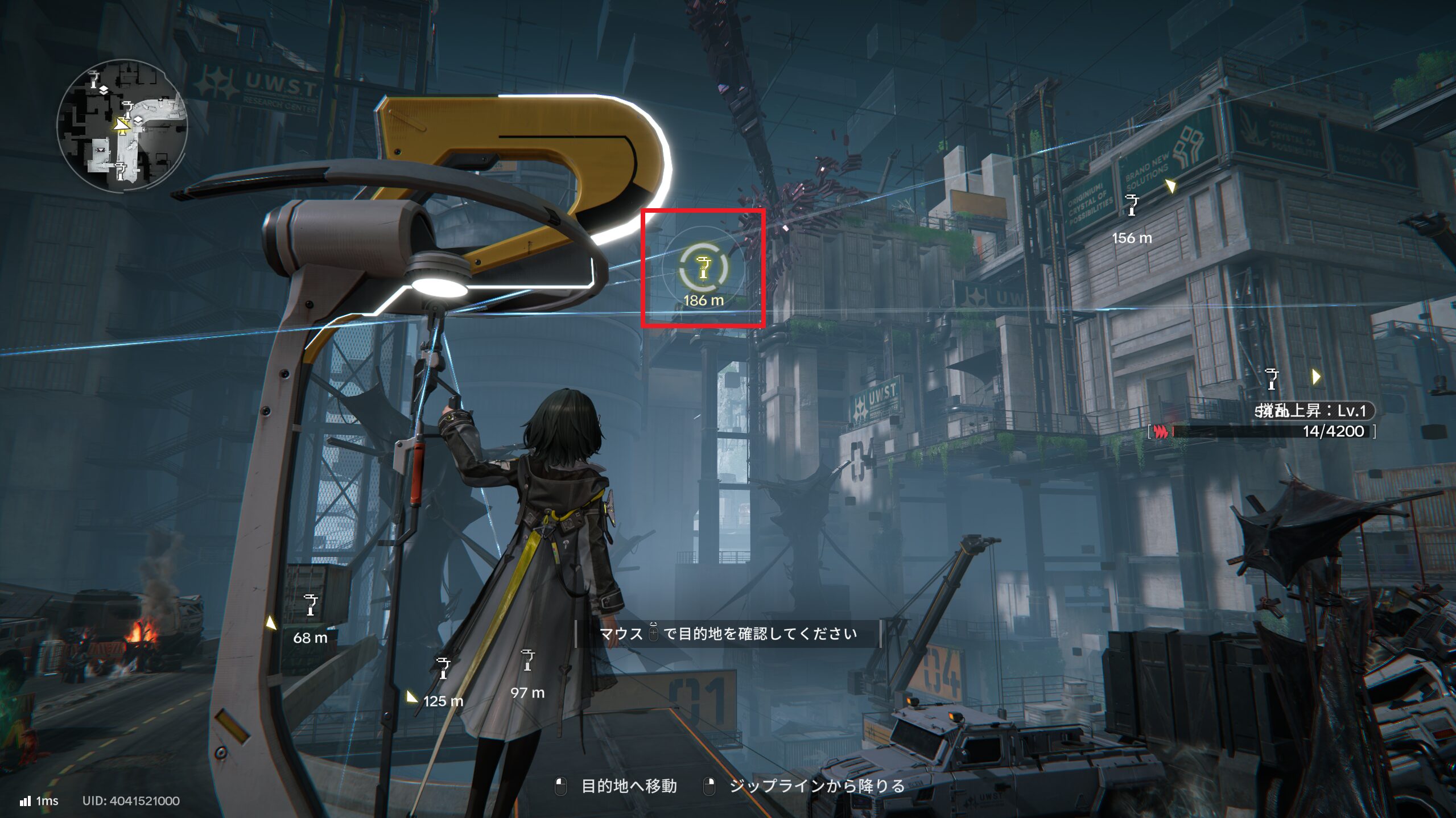The height and width of the screenshot is (818, 1456).
Task: Pick the 68 m zipline marker
Action: [311, 605]
